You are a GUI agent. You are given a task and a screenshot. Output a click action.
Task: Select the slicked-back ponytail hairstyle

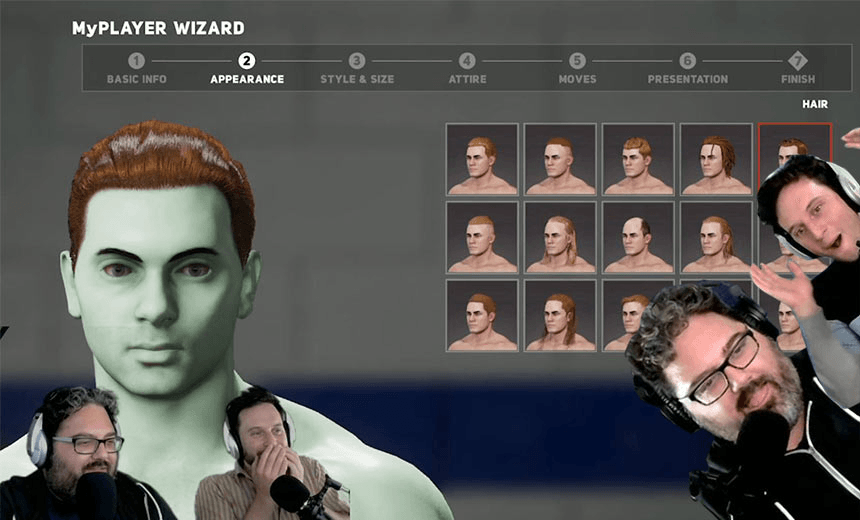[716, 237]
